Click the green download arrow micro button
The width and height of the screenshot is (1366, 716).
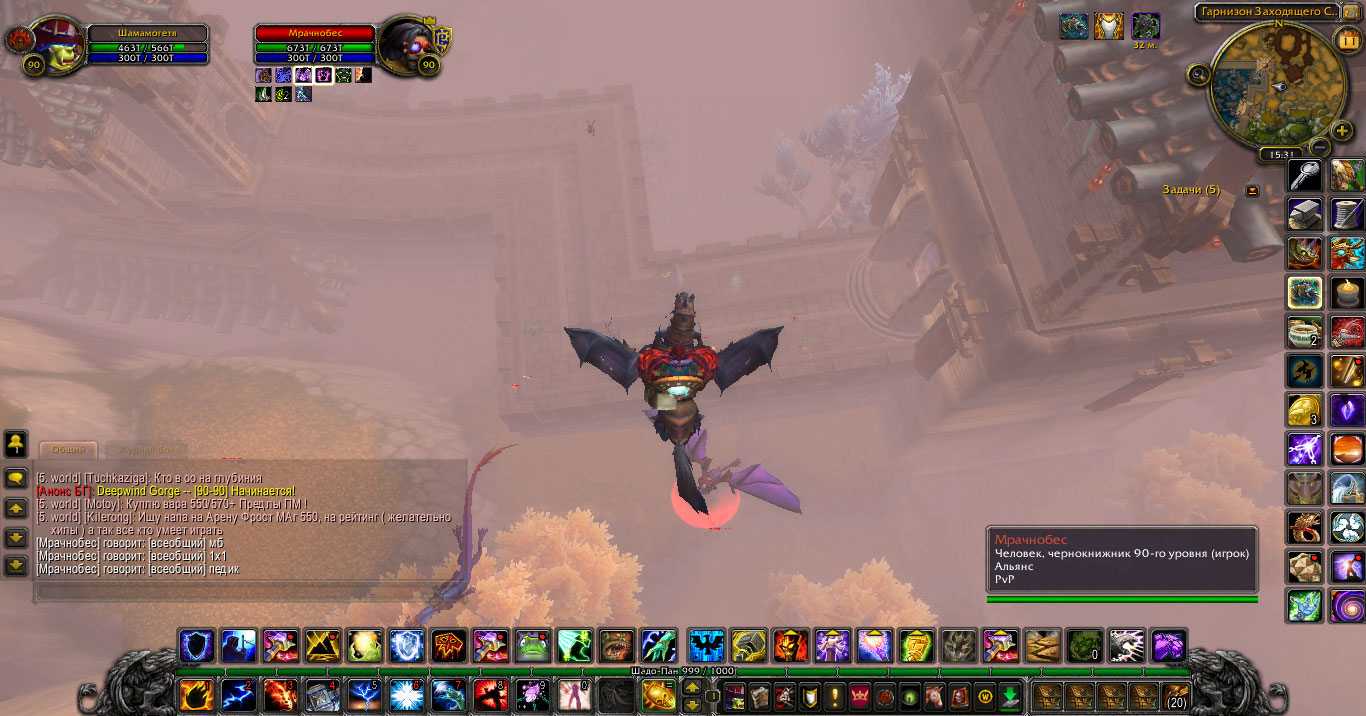1010,695
